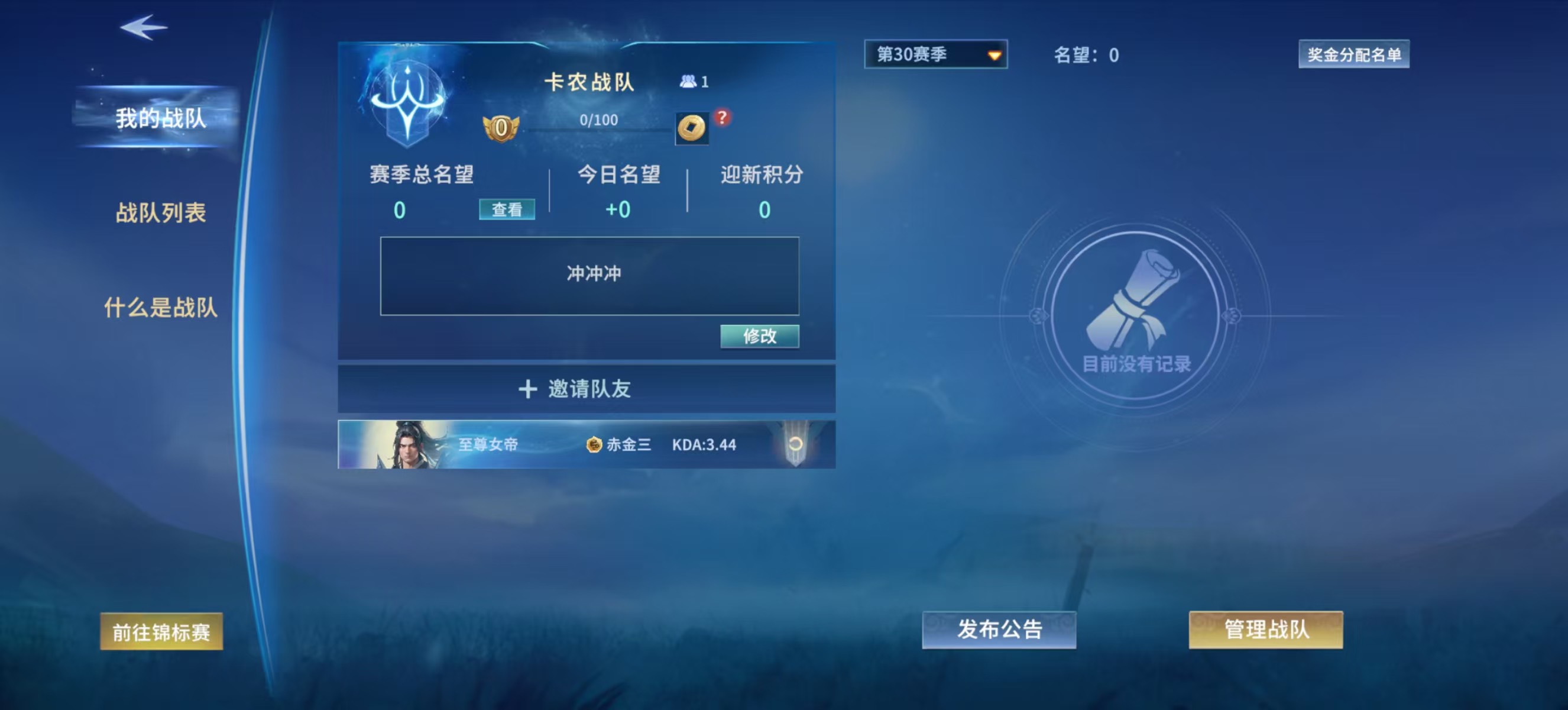Open the 第30赛季 season dropdown

[935, 54]
